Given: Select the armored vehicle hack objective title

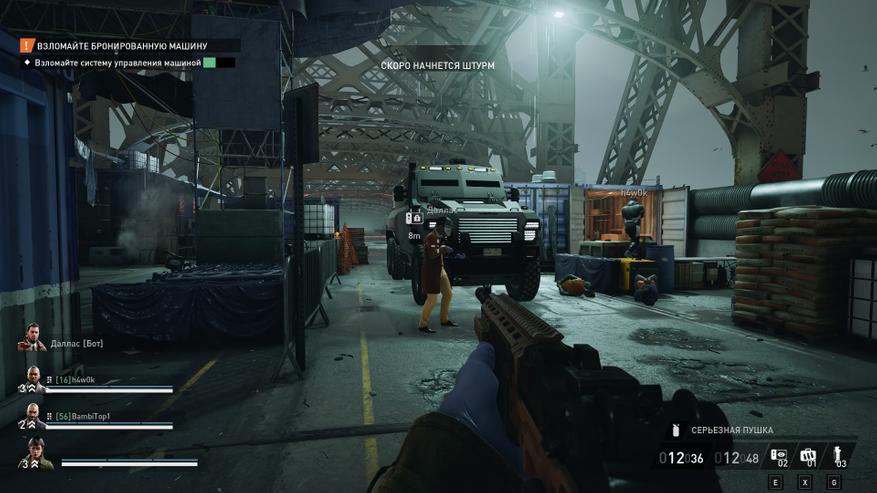Looking at the screenshot, I should [122, 46].
